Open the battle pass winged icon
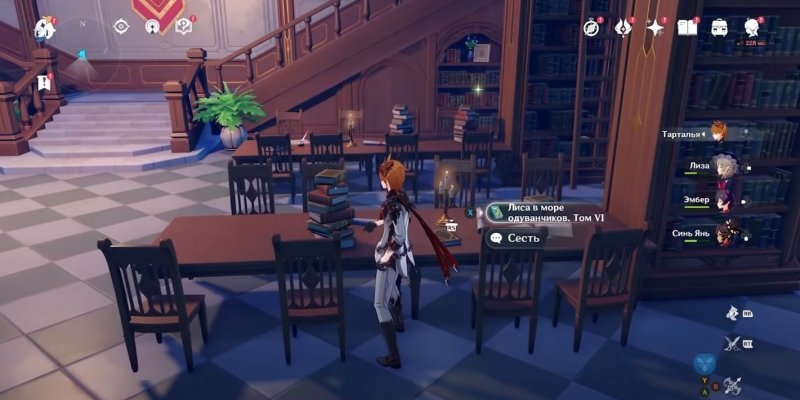This screenshot has width=800, height=400. point(623,27)
